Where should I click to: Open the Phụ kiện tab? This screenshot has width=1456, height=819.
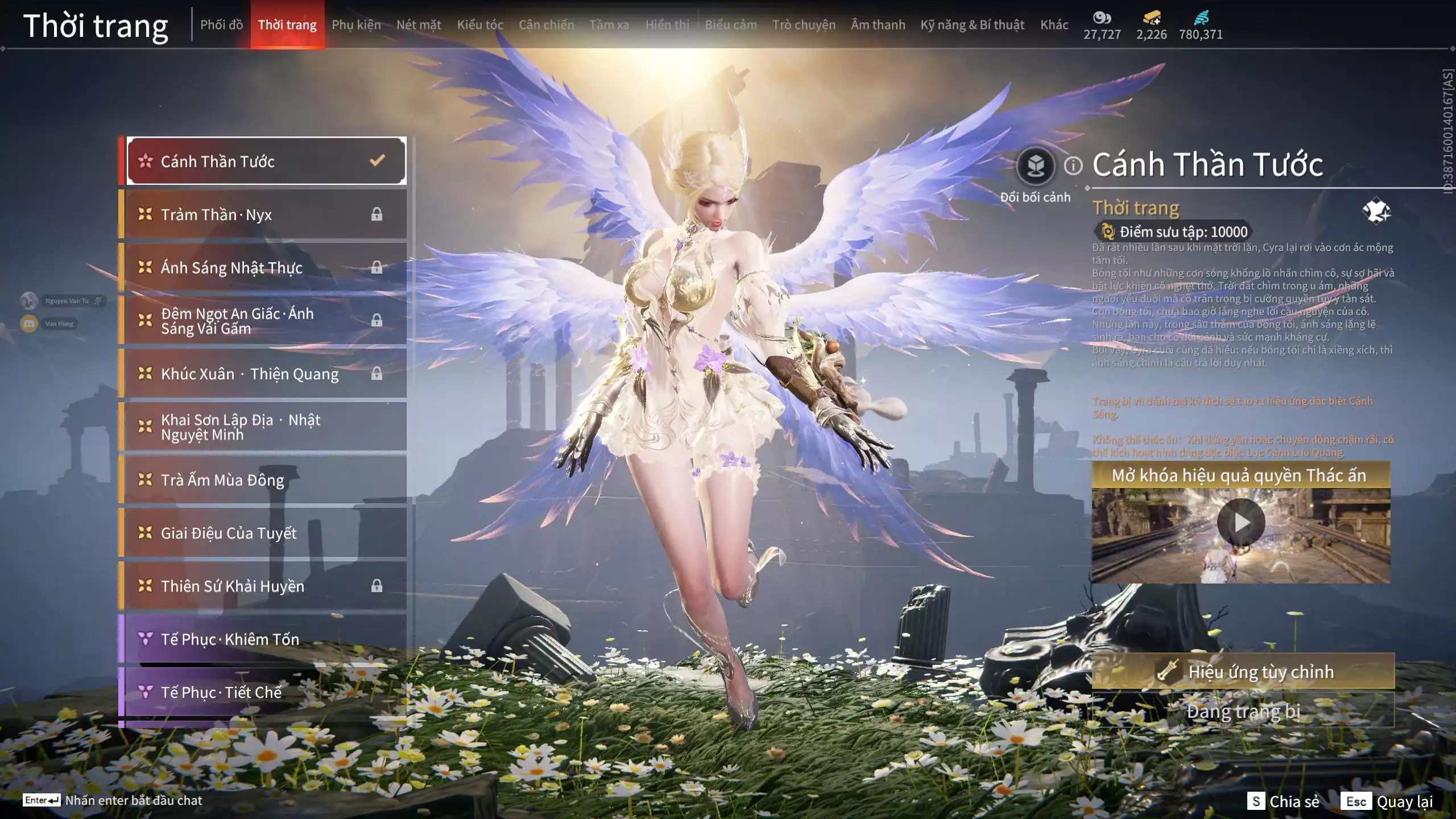click(x=356, y=25)
